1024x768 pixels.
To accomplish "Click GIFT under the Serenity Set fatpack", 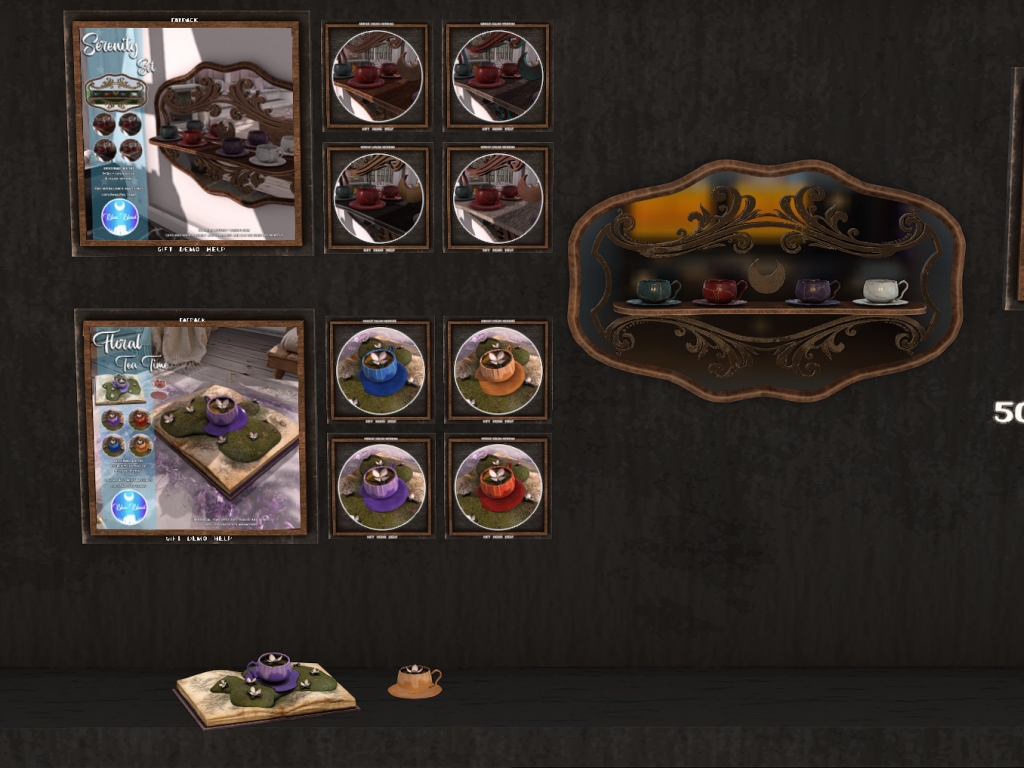I will (x=166, y=248).
